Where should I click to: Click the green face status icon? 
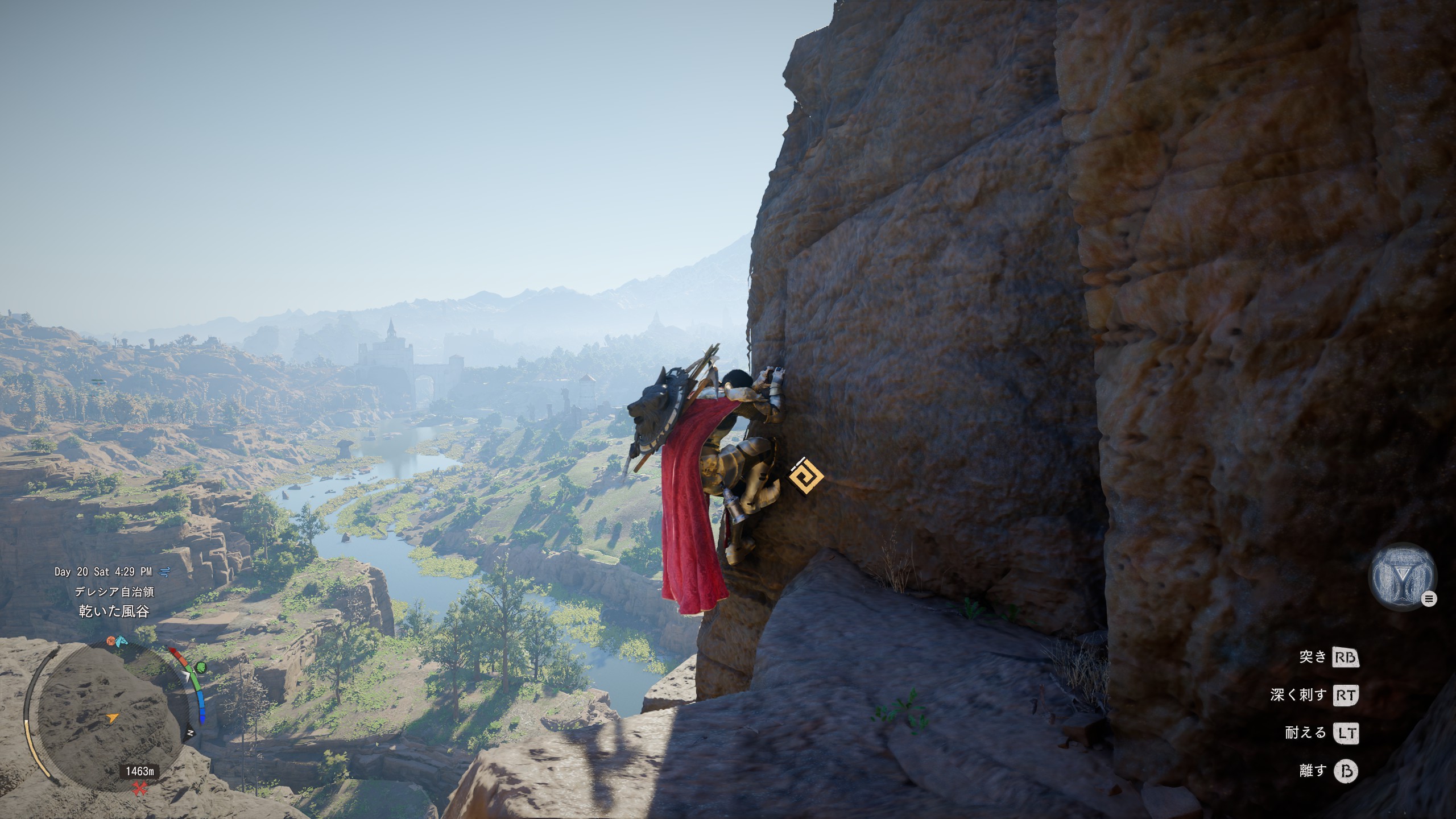(x=201, y=667)
